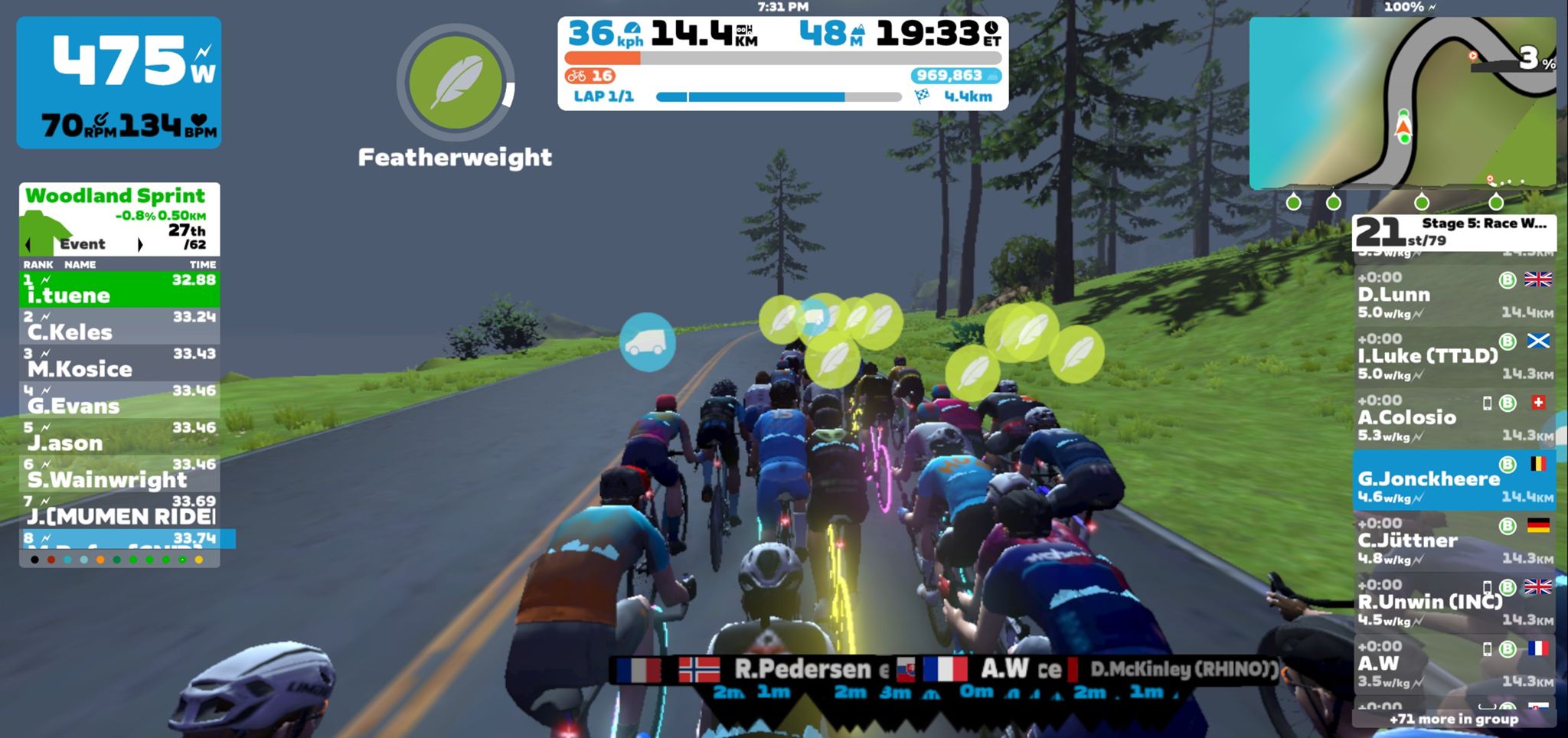This screenshot has height=738, width=1568.
Task: Select D.Lunn in nearby riders list
Action: coord(1453,295)
